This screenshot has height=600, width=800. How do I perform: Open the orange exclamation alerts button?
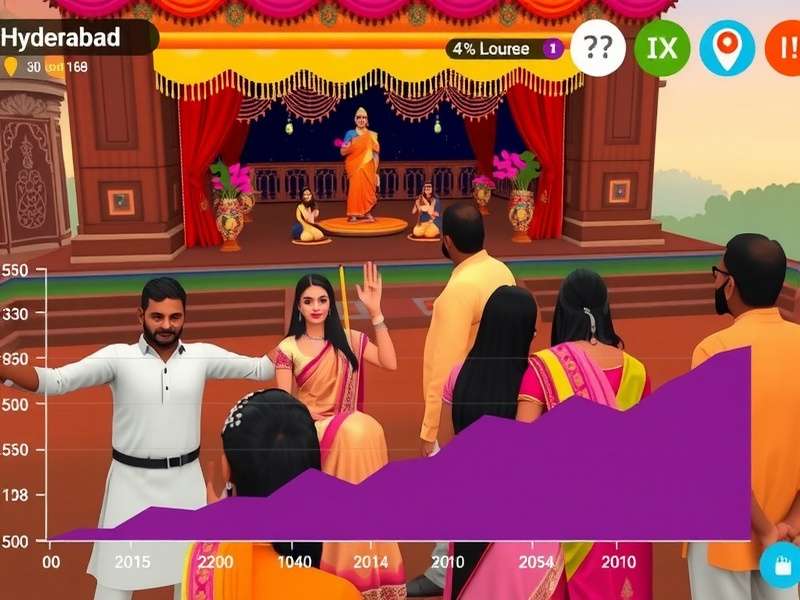coord(785,47)
